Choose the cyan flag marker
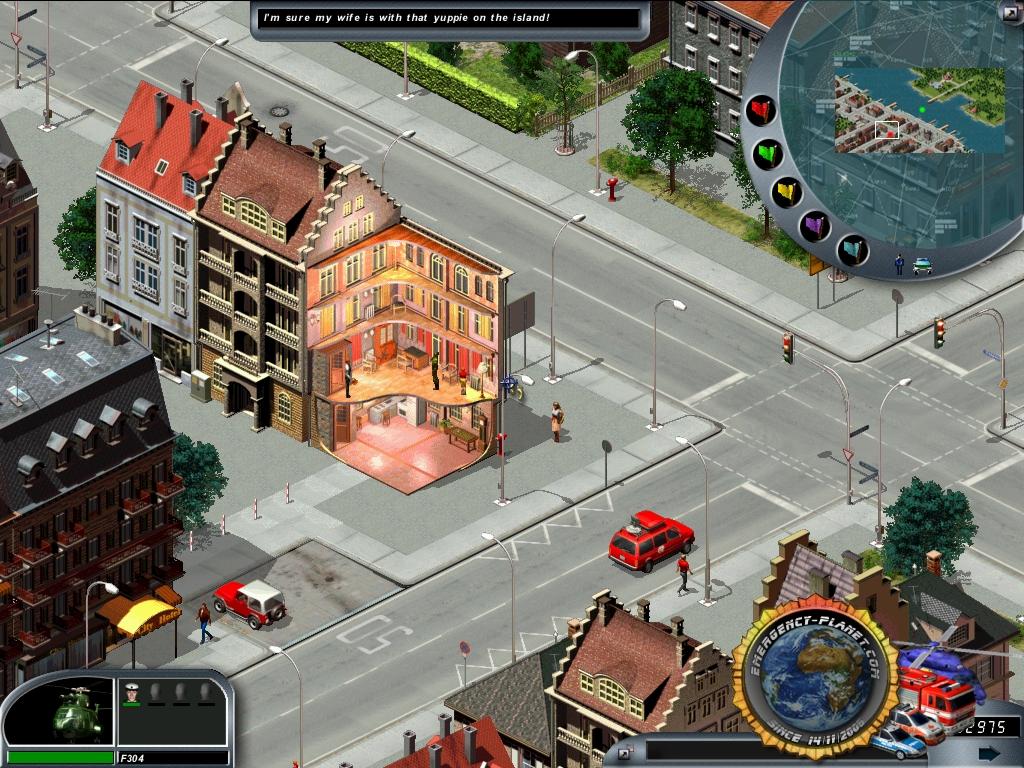The height and width of the screenshot is (768, 1024). coord(852,247)
